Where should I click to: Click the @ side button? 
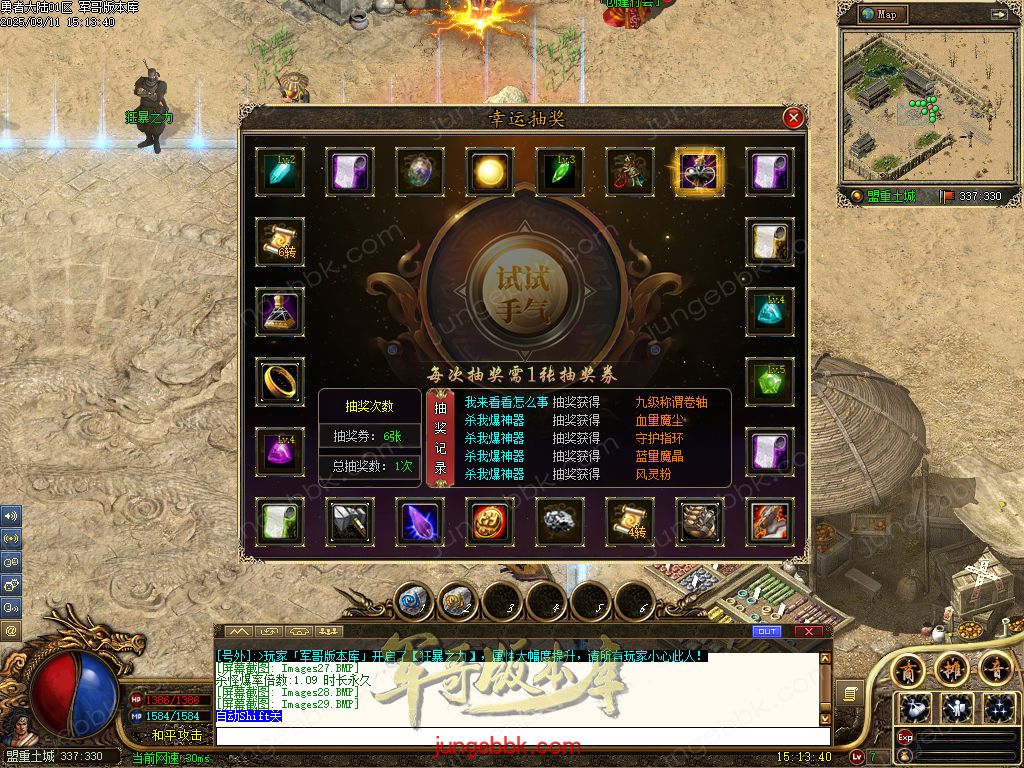[x=11, y=631]
